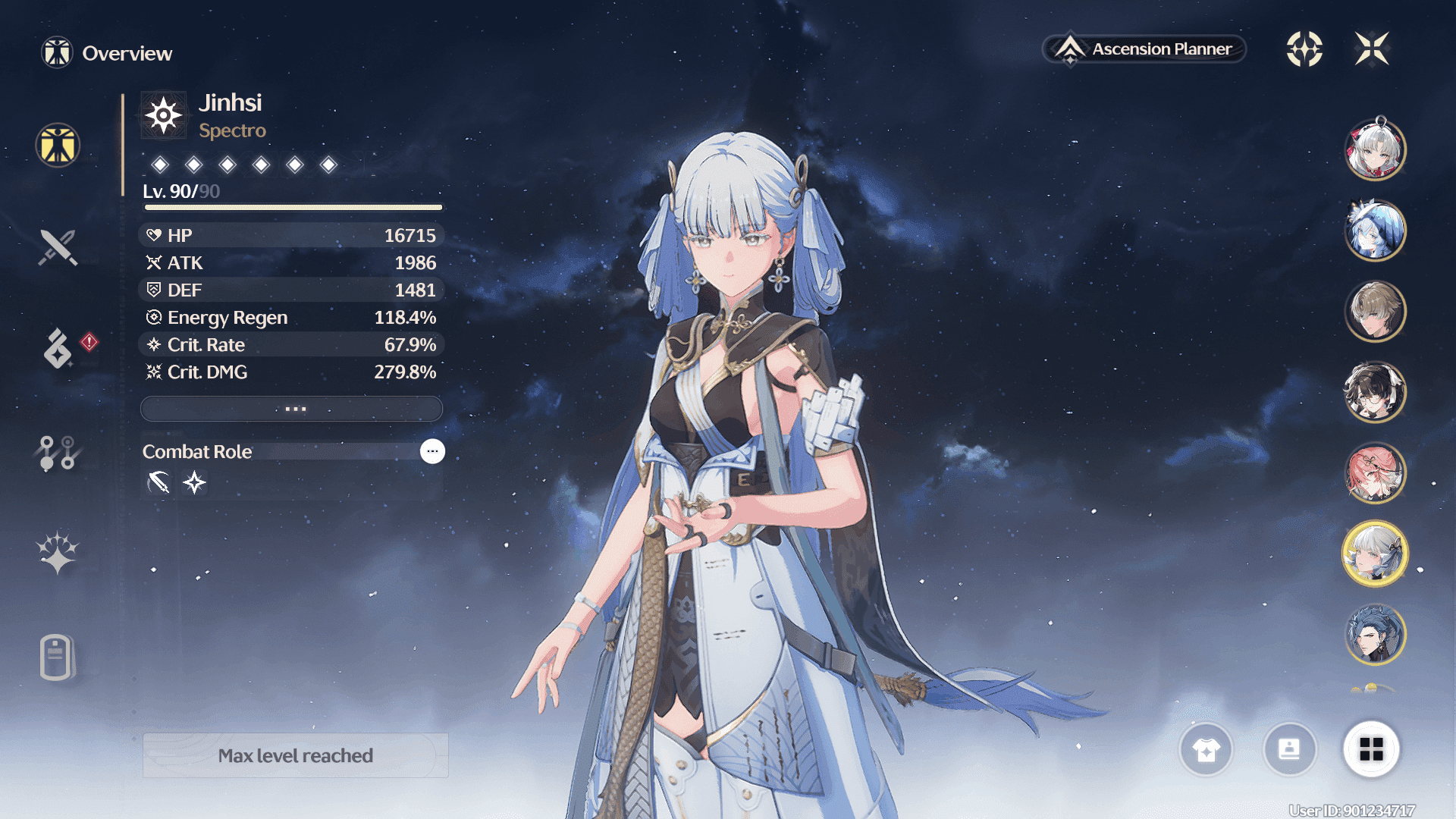
Task: Click the crosshair icon beside Ascension Planner
Action: tap(1304, 49)
